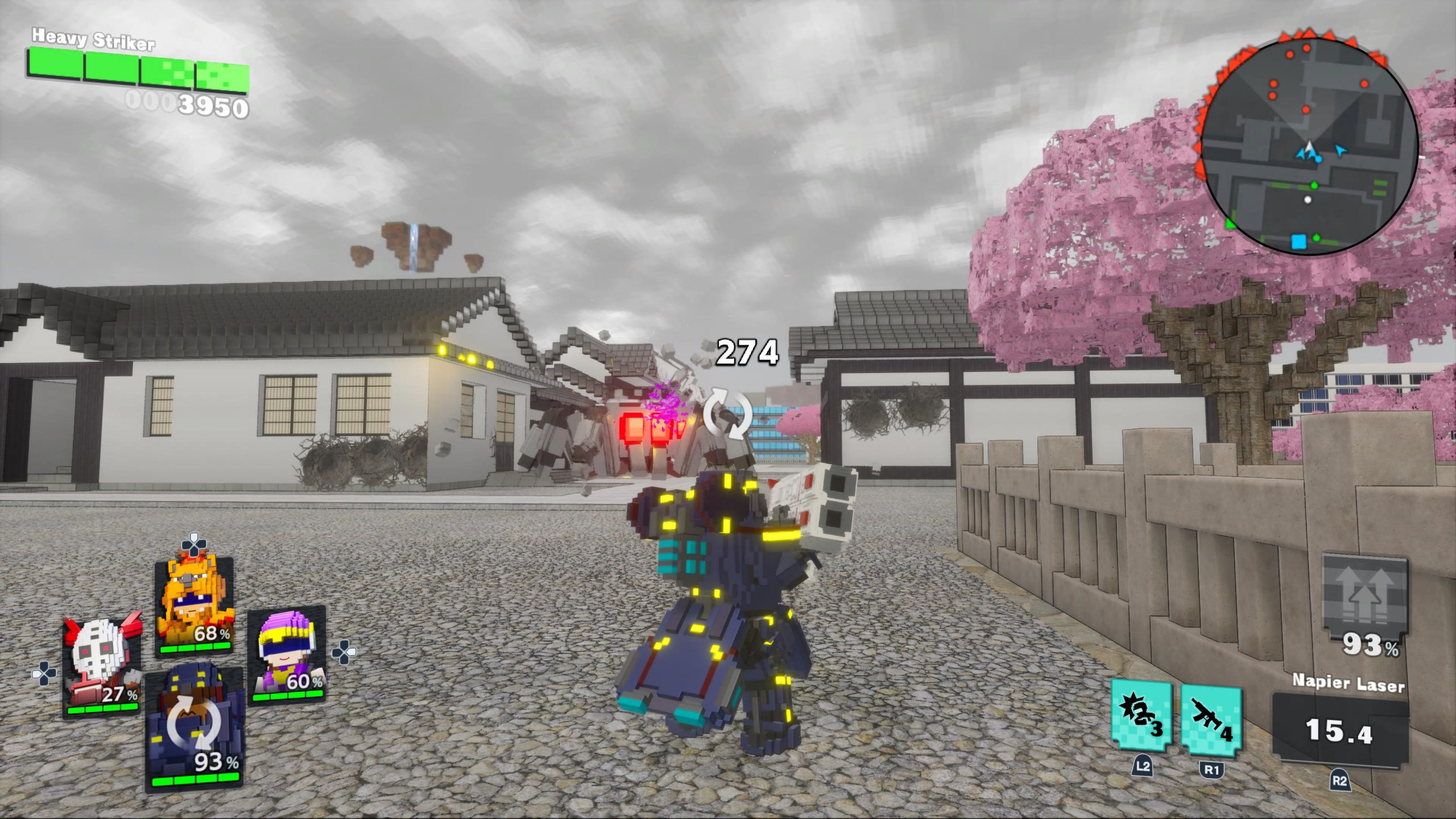Click the Napier Laser weapon panel

(x=1341, y=728)
